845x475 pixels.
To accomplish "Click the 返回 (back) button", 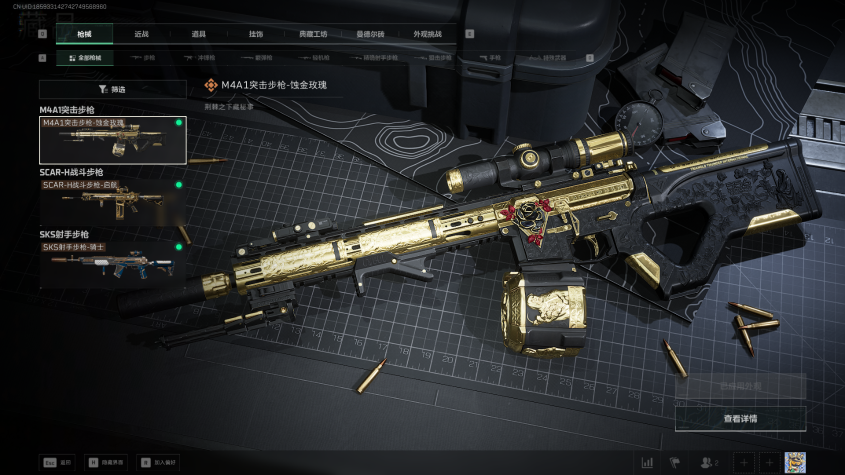I will coord(59,463).
